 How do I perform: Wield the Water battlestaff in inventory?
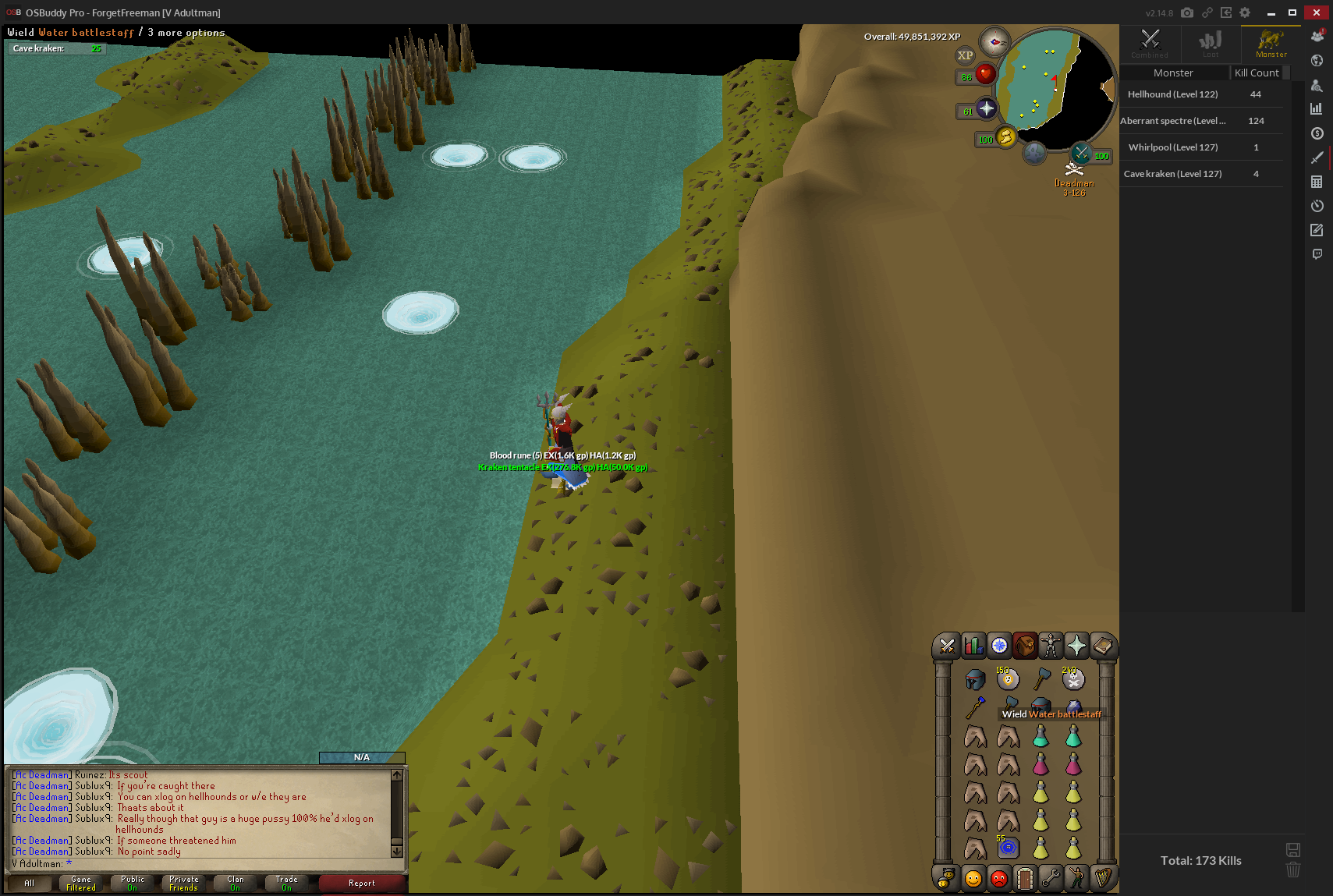tap(975, 707)
